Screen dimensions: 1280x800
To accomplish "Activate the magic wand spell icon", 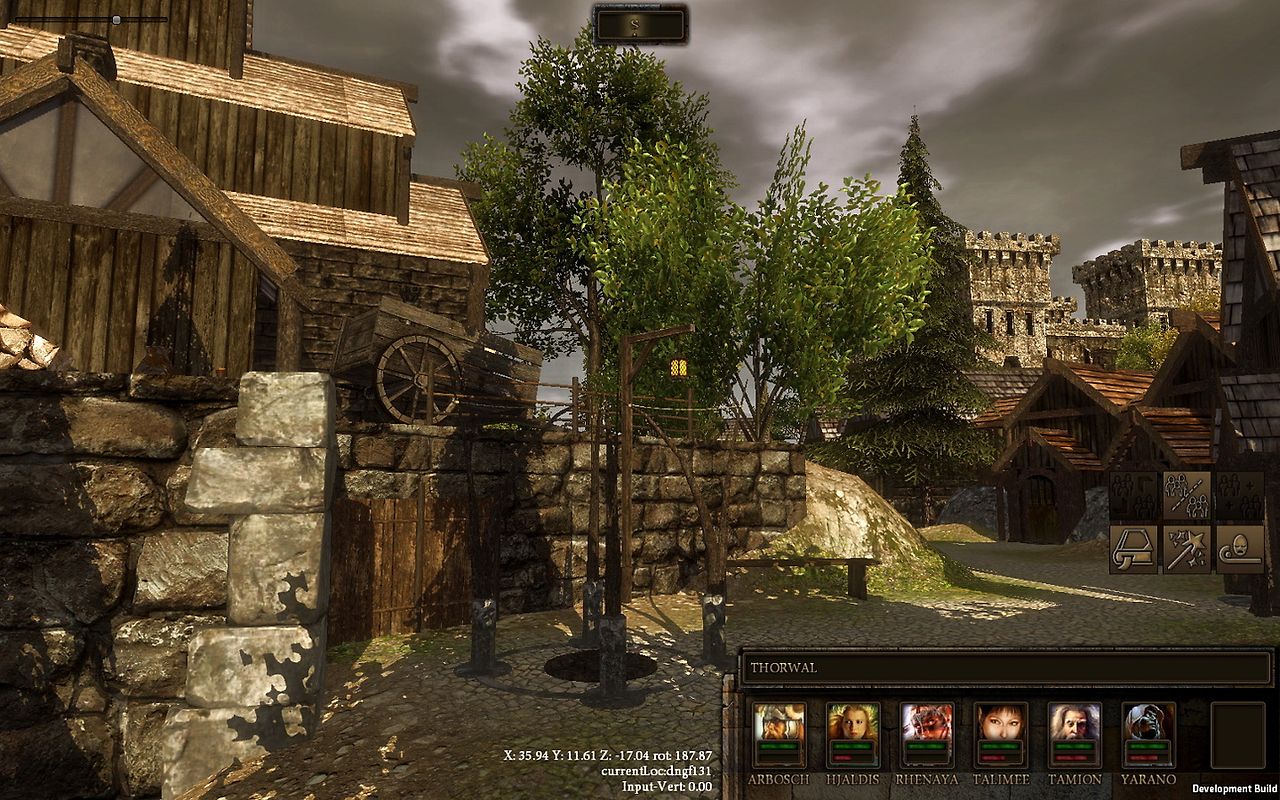I will (1186, 548).
